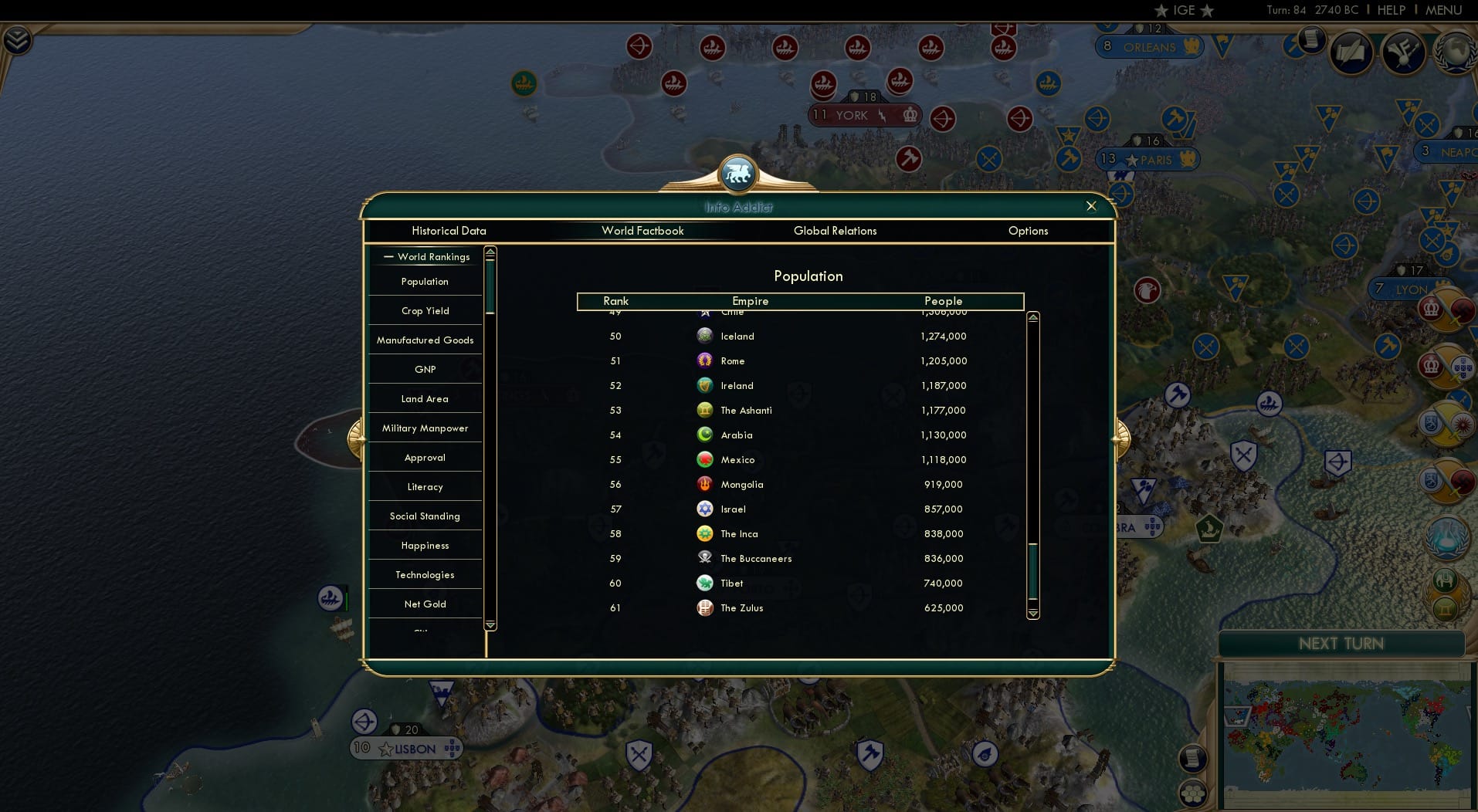The image size is (1478, 812).
Task: Switch to the Historical Data tab
Action: (449, 231)
